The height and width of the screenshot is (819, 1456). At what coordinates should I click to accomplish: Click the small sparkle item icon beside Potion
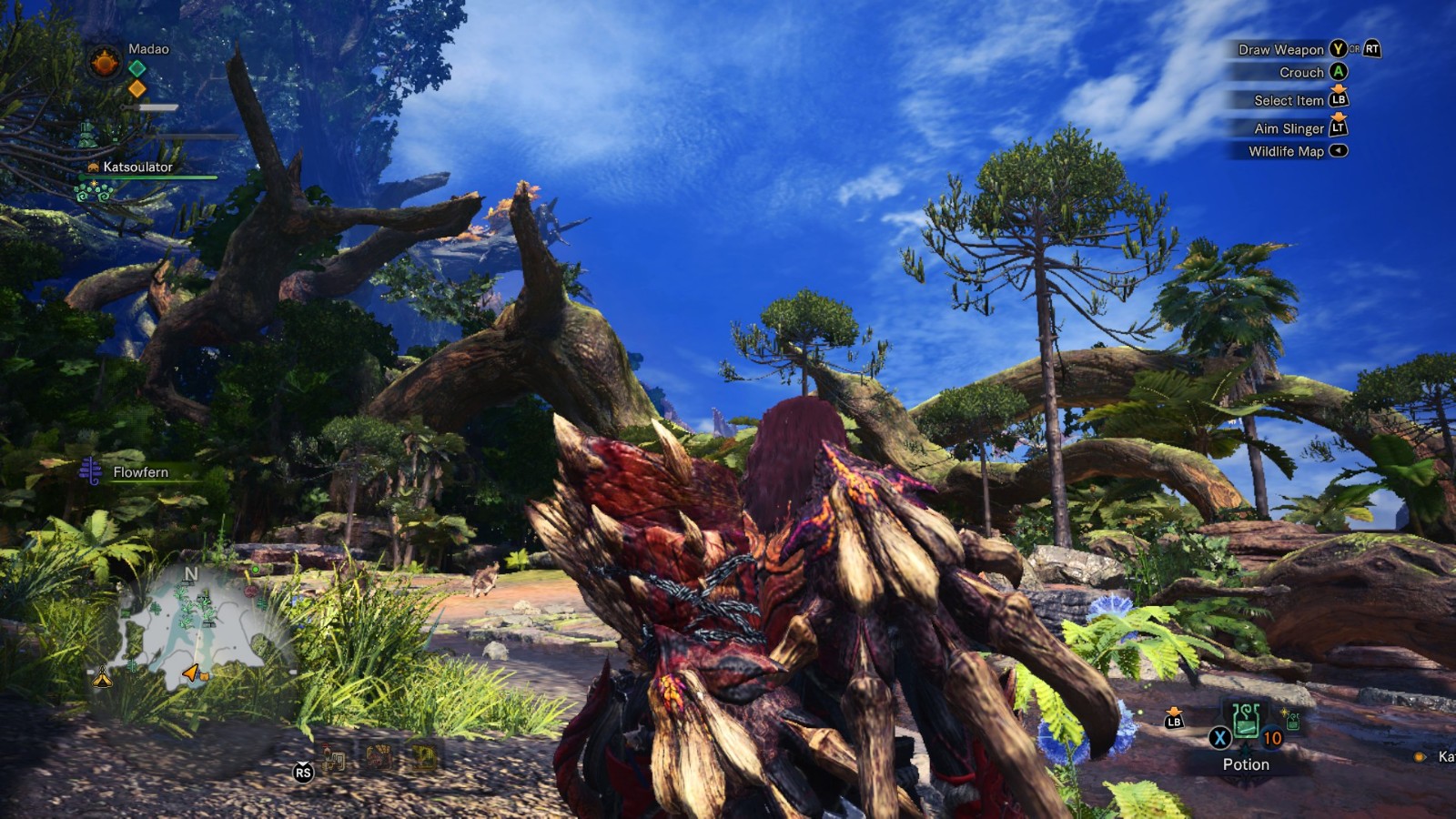[1291, 720]
